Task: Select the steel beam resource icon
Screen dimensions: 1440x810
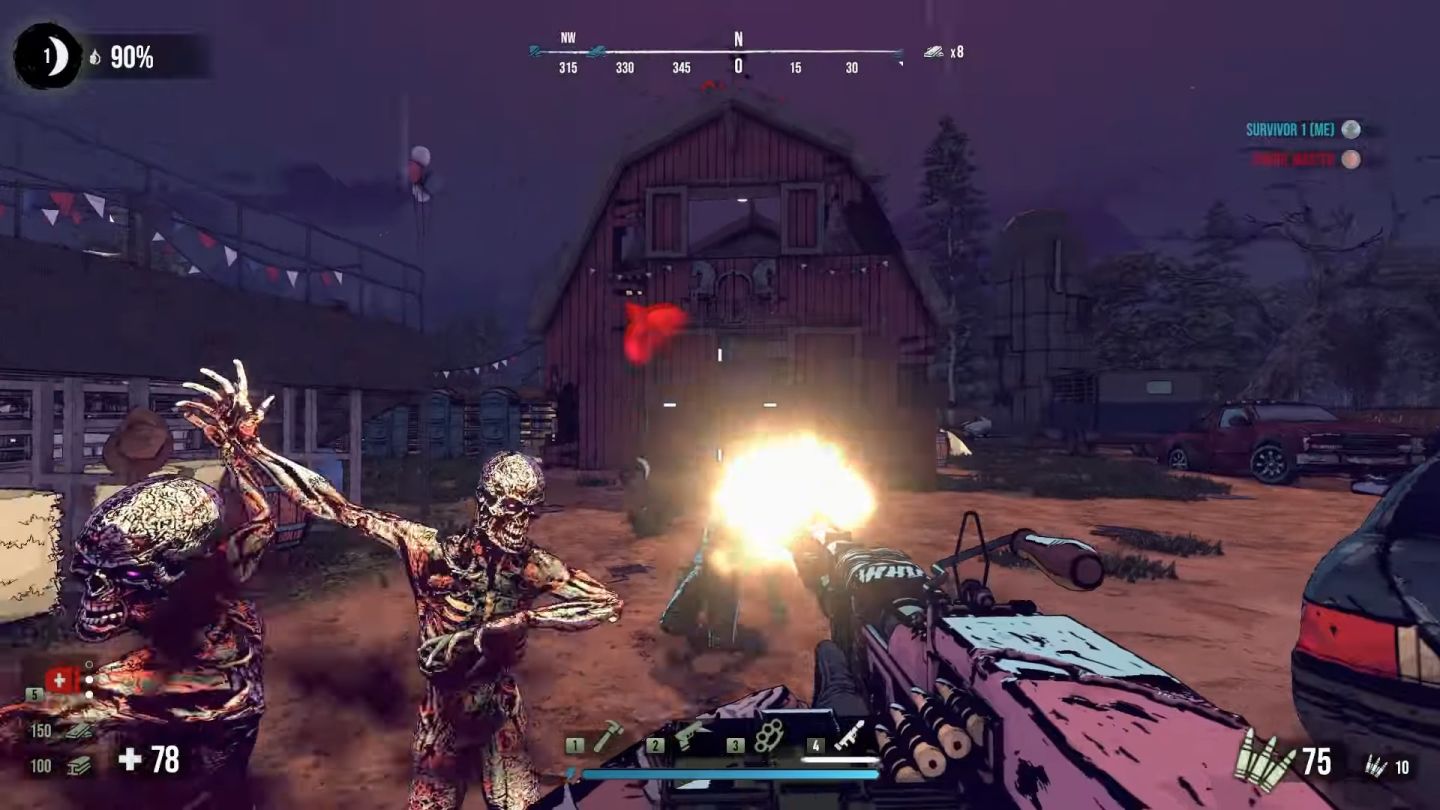Action: tap(77, 766)
